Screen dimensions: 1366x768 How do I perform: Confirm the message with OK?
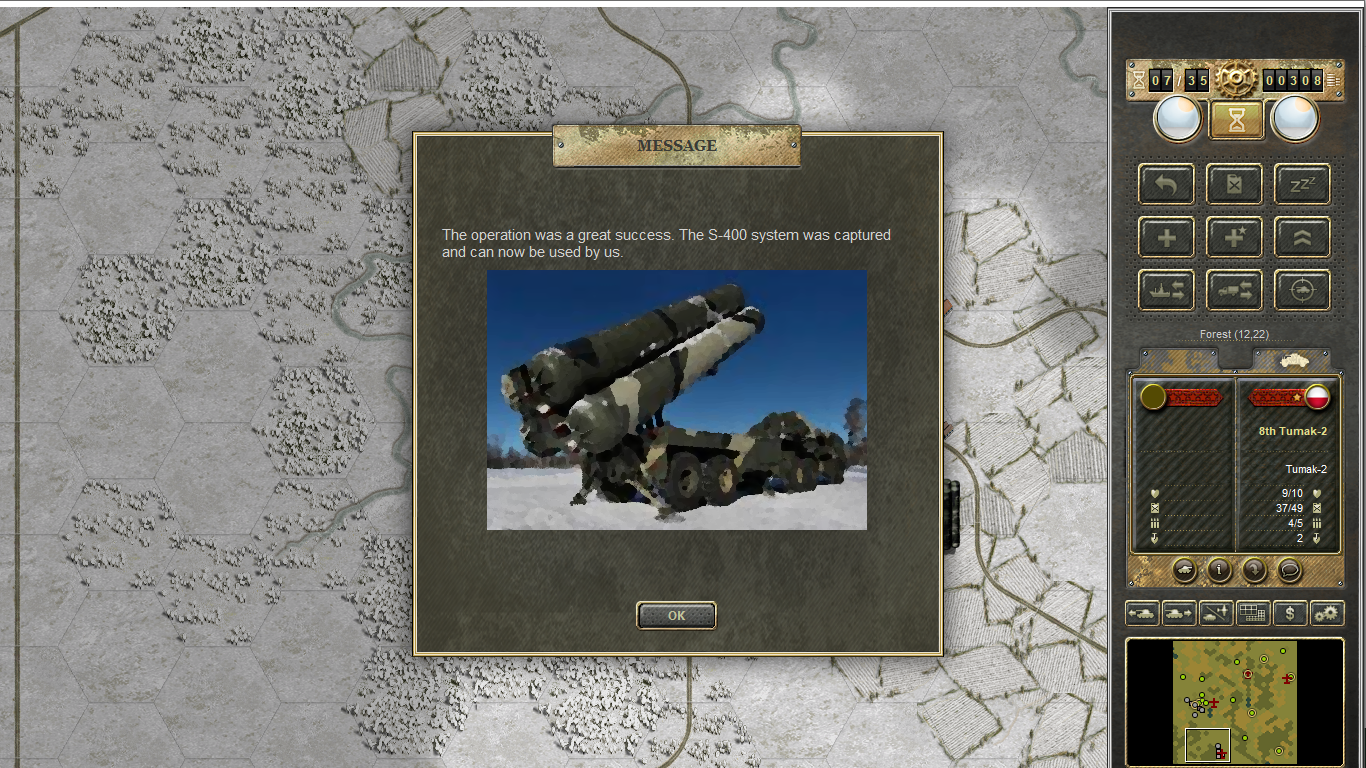tap(676, 616)
